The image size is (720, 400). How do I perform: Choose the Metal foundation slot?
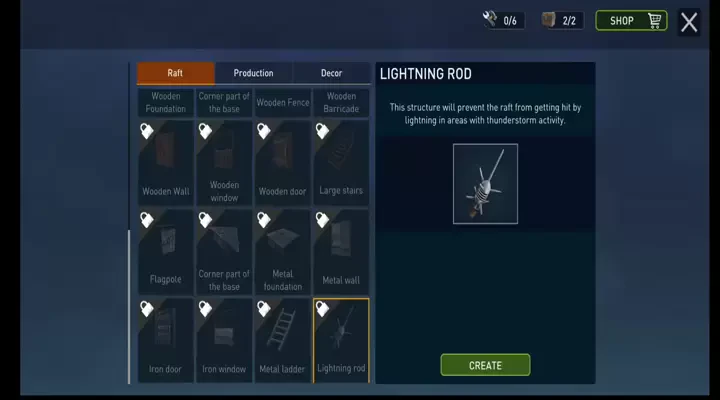(283, 250)
